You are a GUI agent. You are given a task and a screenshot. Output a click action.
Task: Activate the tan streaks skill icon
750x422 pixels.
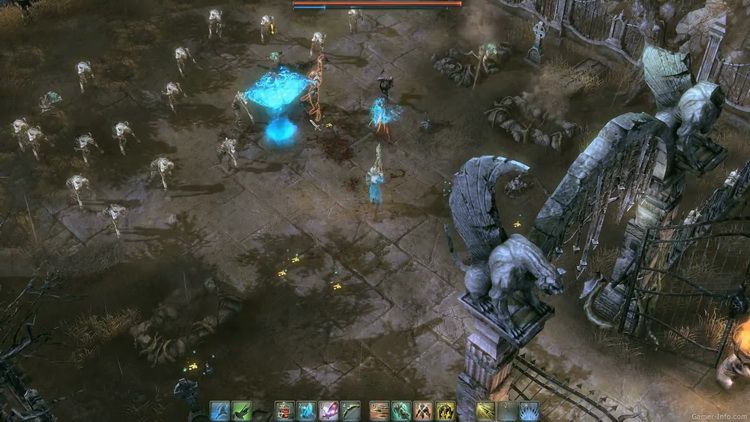pos(379,411)
